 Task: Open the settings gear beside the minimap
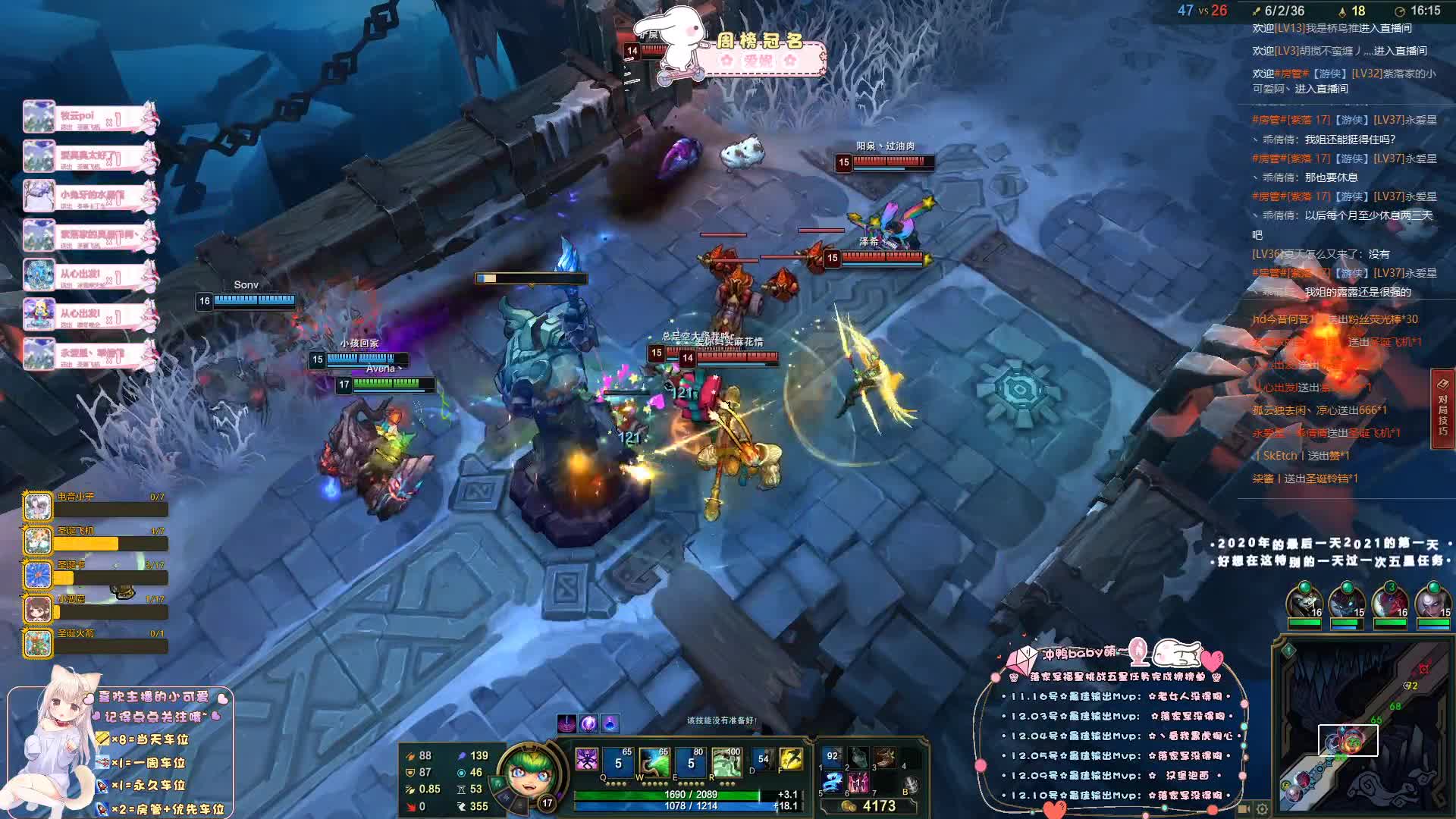[x=1262, y=808]
